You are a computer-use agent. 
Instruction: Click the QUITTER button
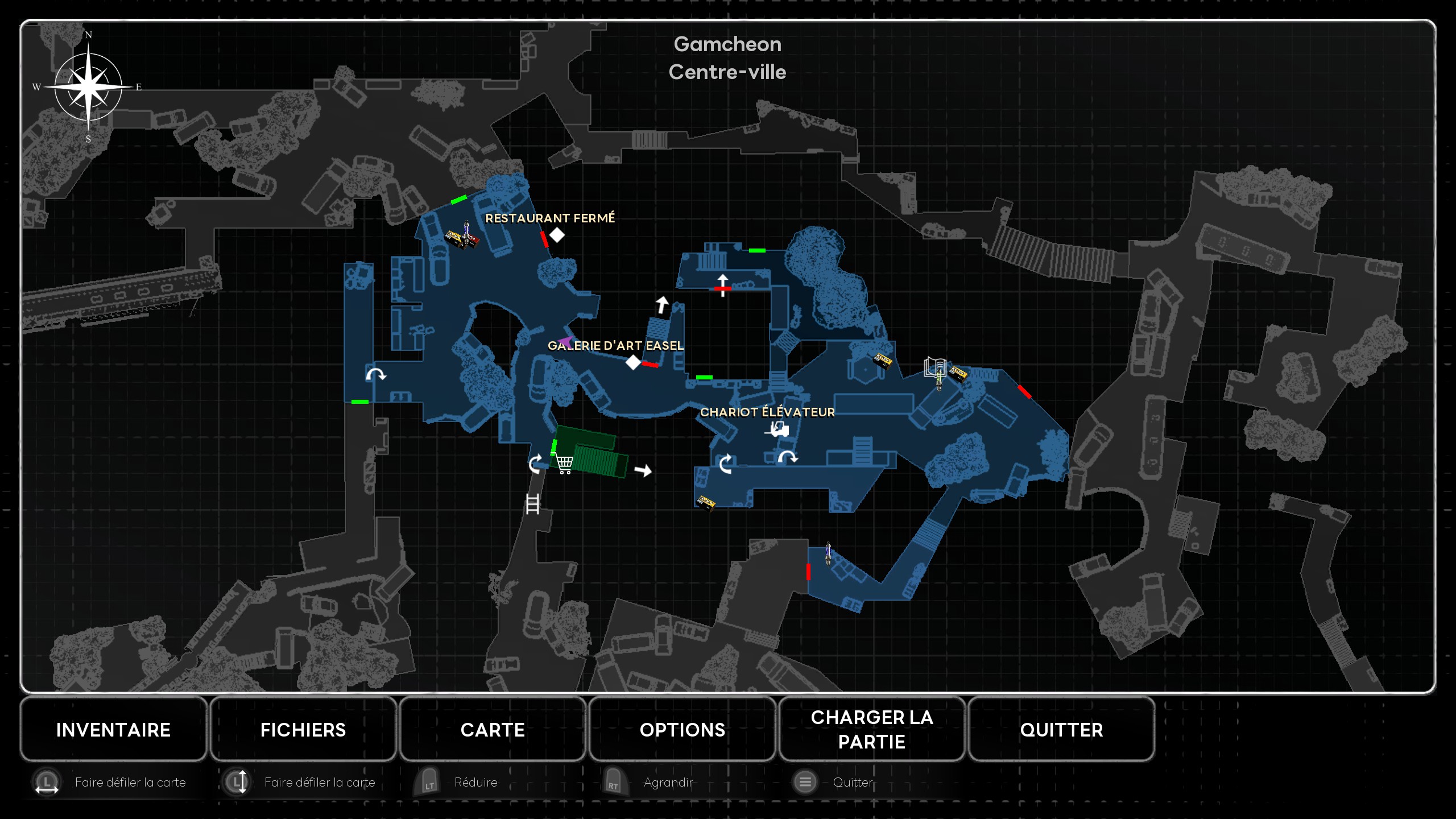[1061, 730]
